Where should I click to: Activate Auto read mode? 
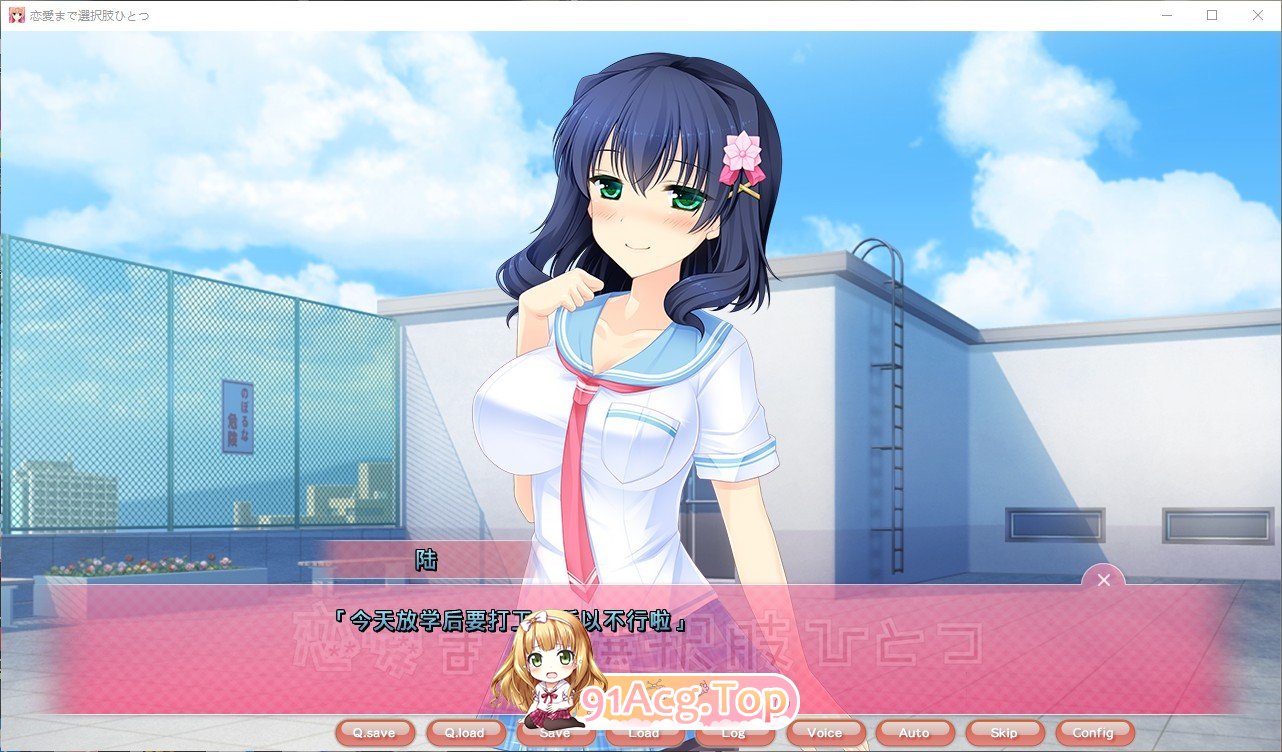[913, 732]
